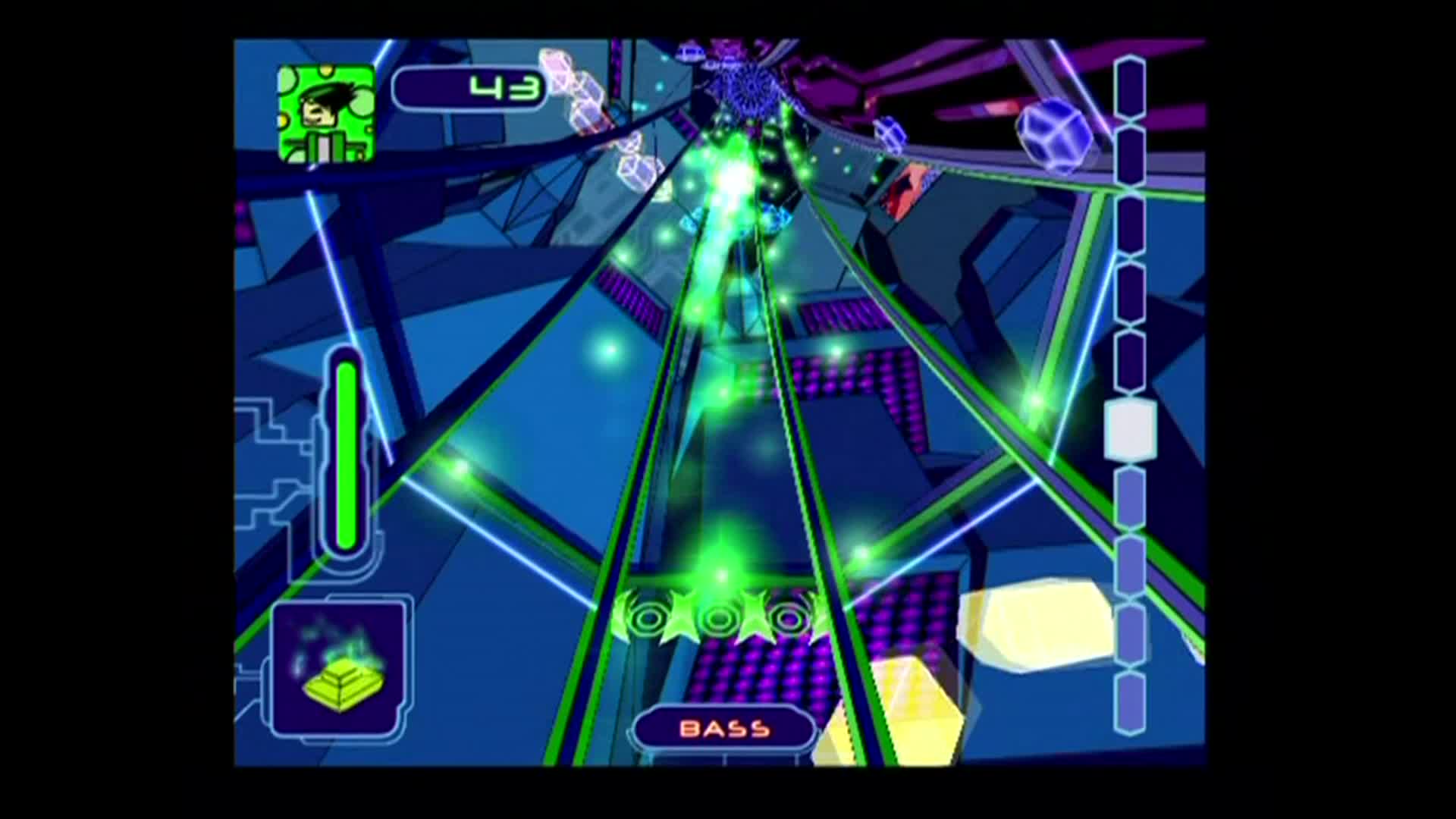Select the blue crystal cube on the right
The image size is (1456, 819).
1053,136
